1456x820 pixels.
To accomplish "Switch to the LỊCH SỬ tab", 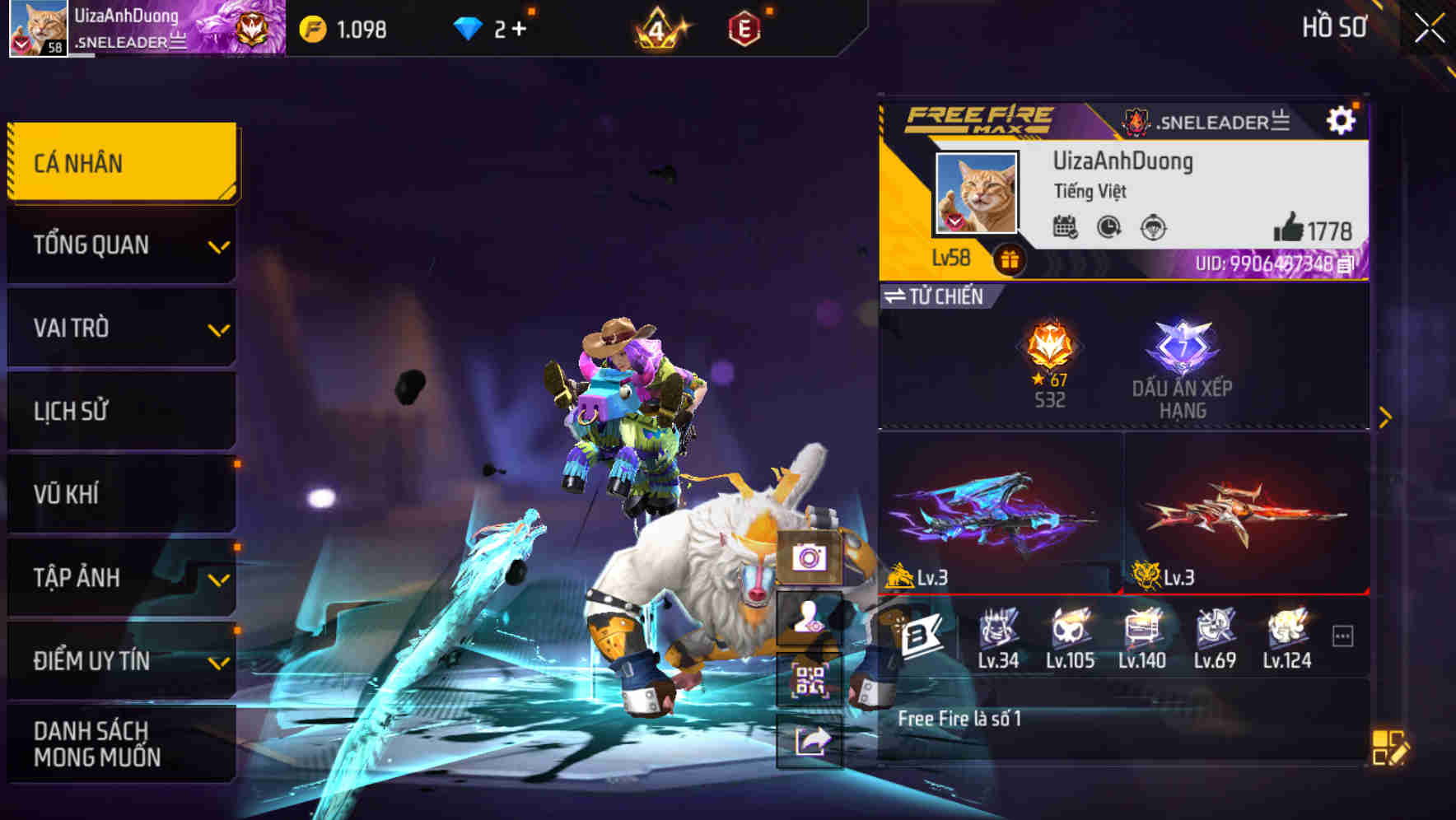I will click(121, 411).
